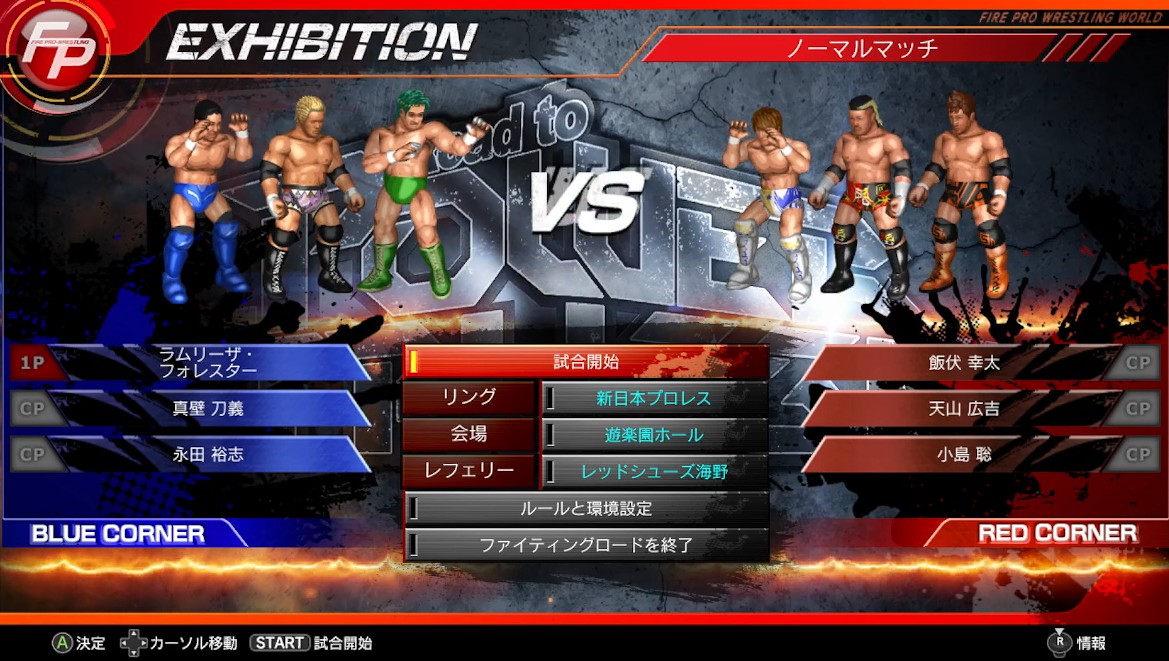Image resolution: width=1169 pixels, height=661 pixels.
Task: Change referee レッドシューズ海野
Action: click(654, 471)
